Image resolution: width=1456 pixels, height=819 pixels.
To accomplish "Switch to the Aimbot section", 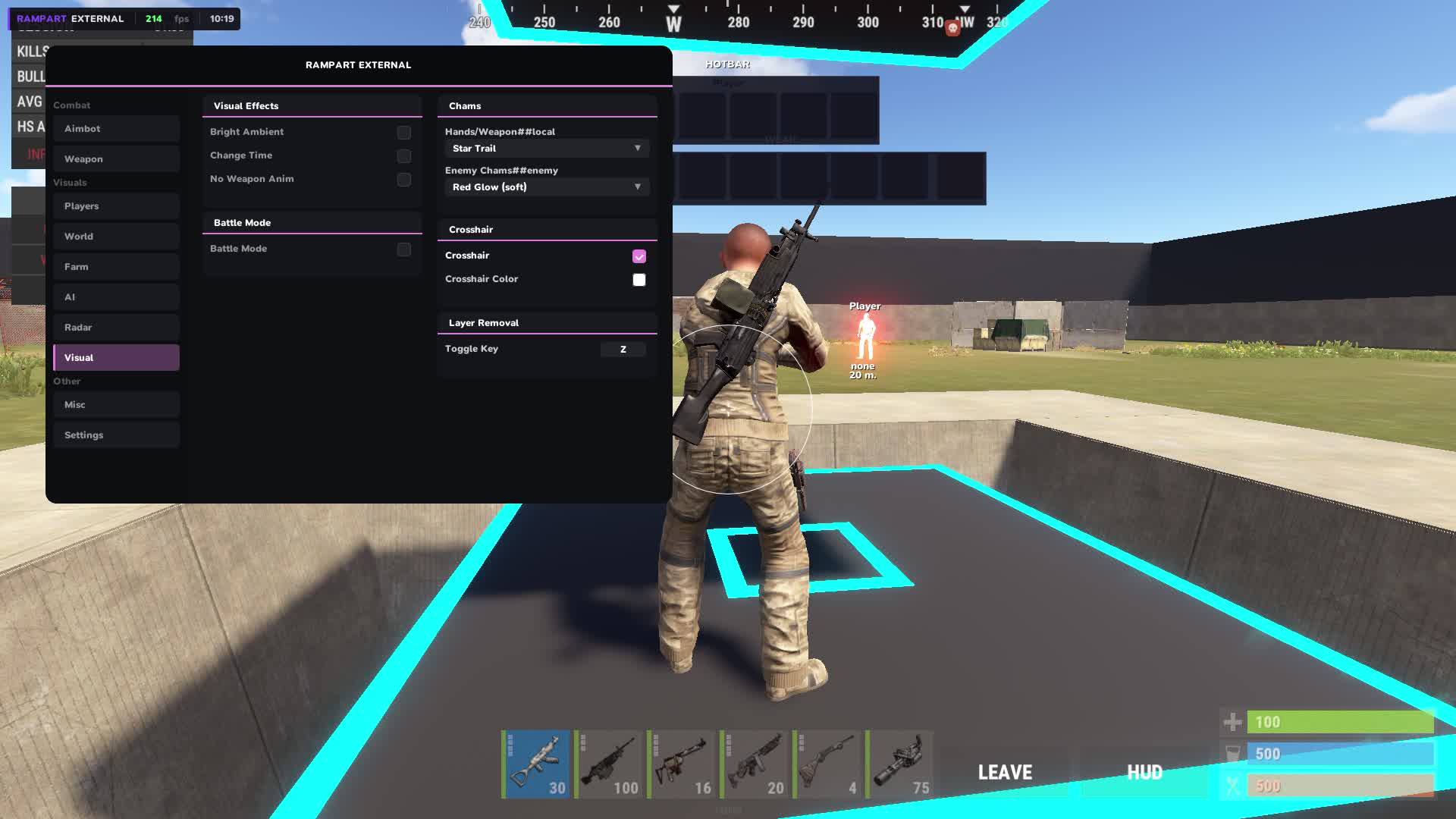I will point(115,129).
